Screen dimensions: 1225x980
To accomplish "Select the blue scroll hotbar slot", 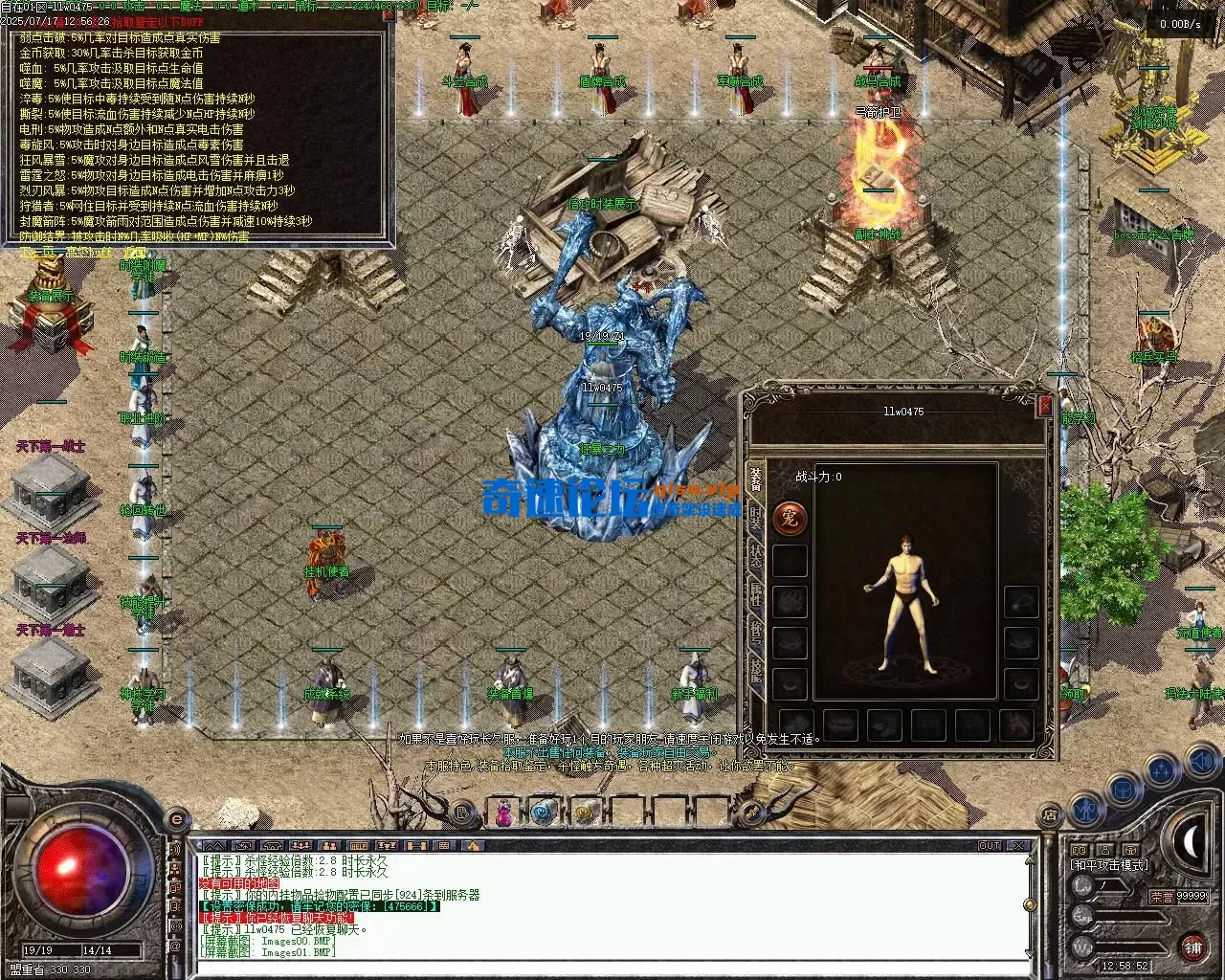I will coord(544,813).
